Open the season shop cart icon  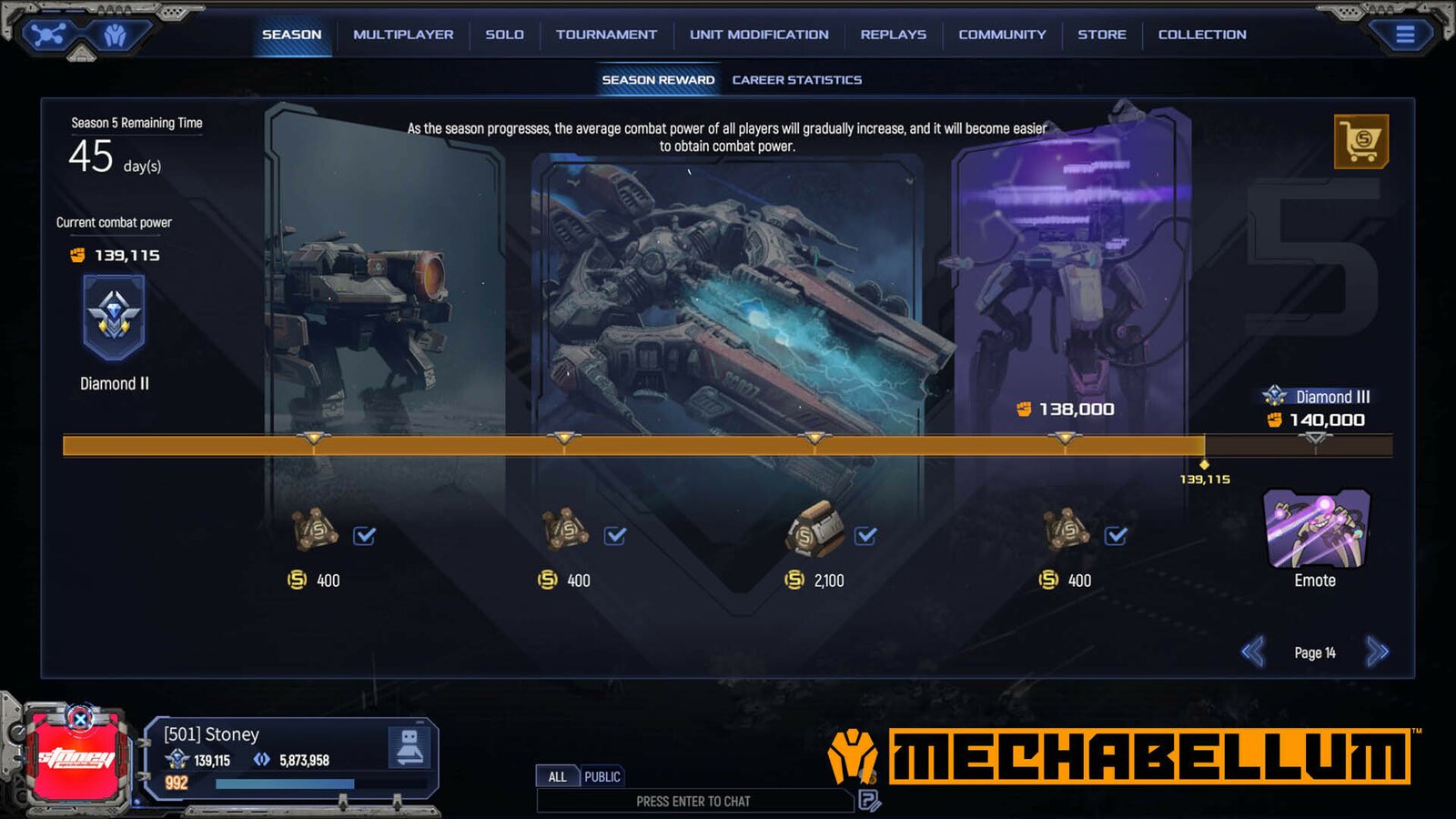click(x=1361, y=142)
